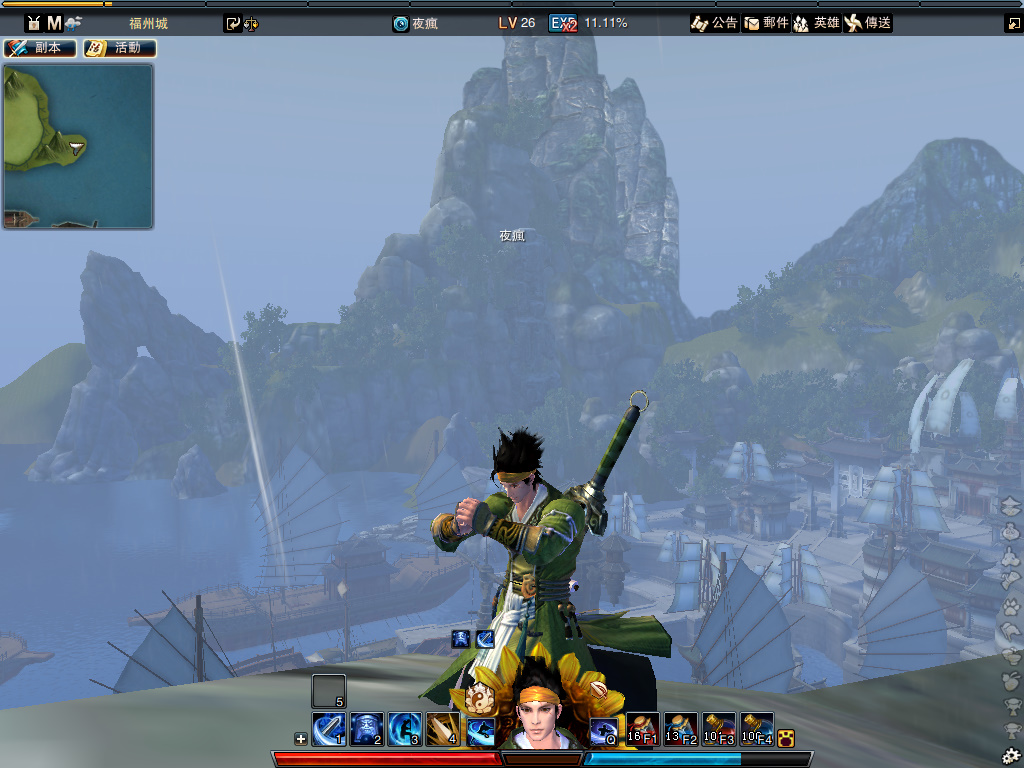Viewport: 1024px width, 768px height.
Task: Open the 活動 events menu
Action: (119, 48)
